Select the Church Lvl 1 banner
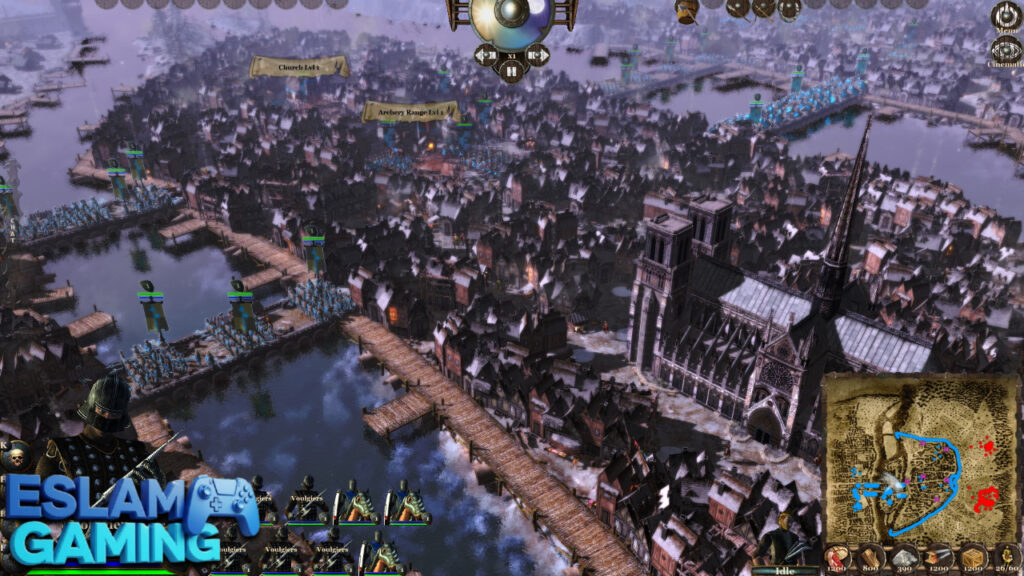Viewport: 1024px width, 576px height. tap(299, 67)
